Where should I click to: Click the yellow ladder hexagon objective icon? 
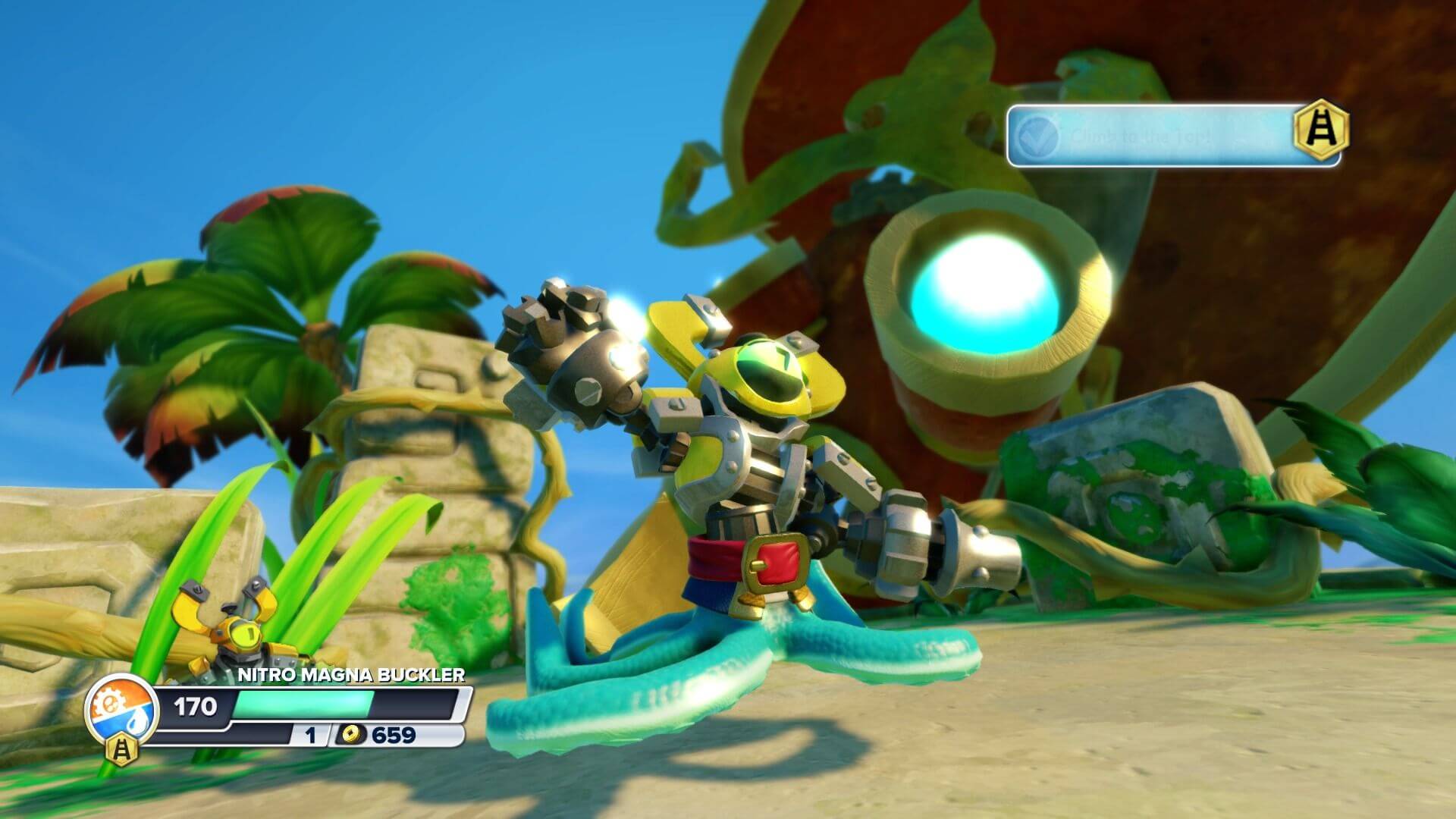(x=1322, y=130)
